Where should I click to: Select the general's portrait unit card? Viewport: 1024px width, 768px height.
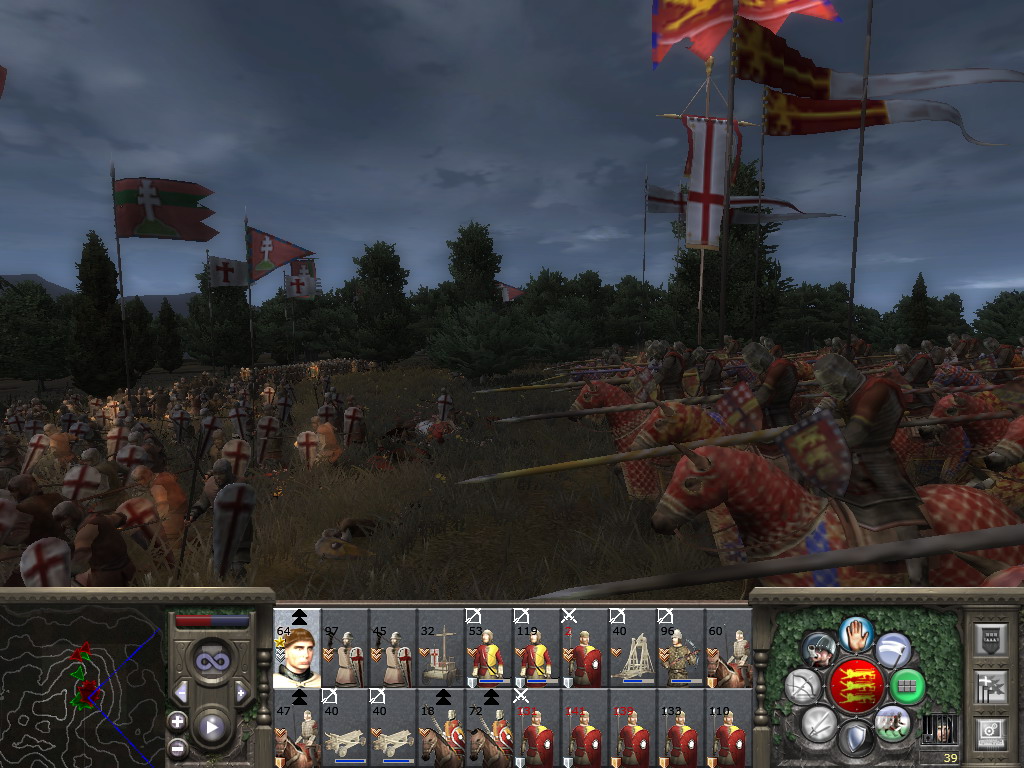297,648
